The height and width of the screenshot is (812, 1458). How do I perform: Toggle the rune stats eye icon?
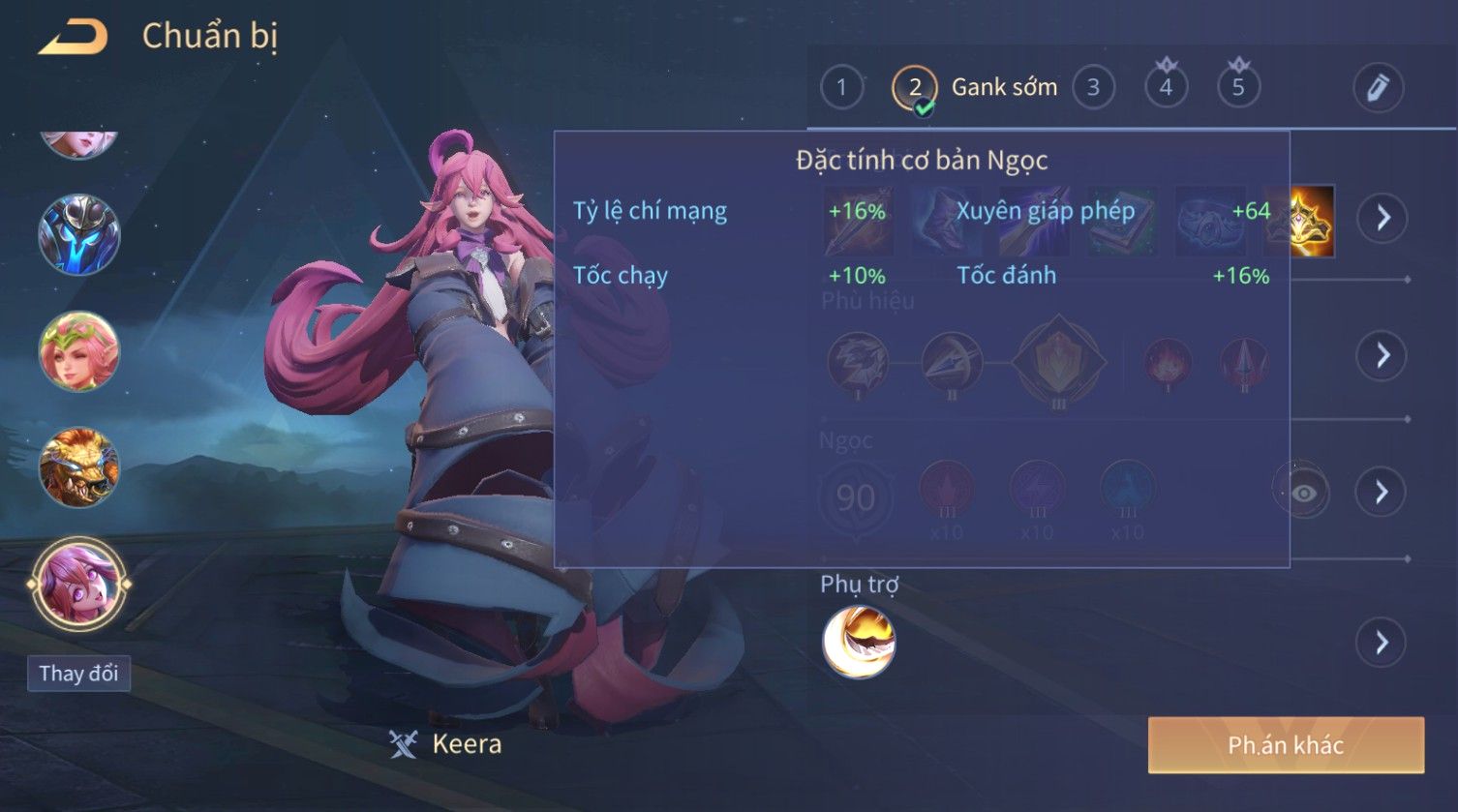click(x=1303, y=493)
